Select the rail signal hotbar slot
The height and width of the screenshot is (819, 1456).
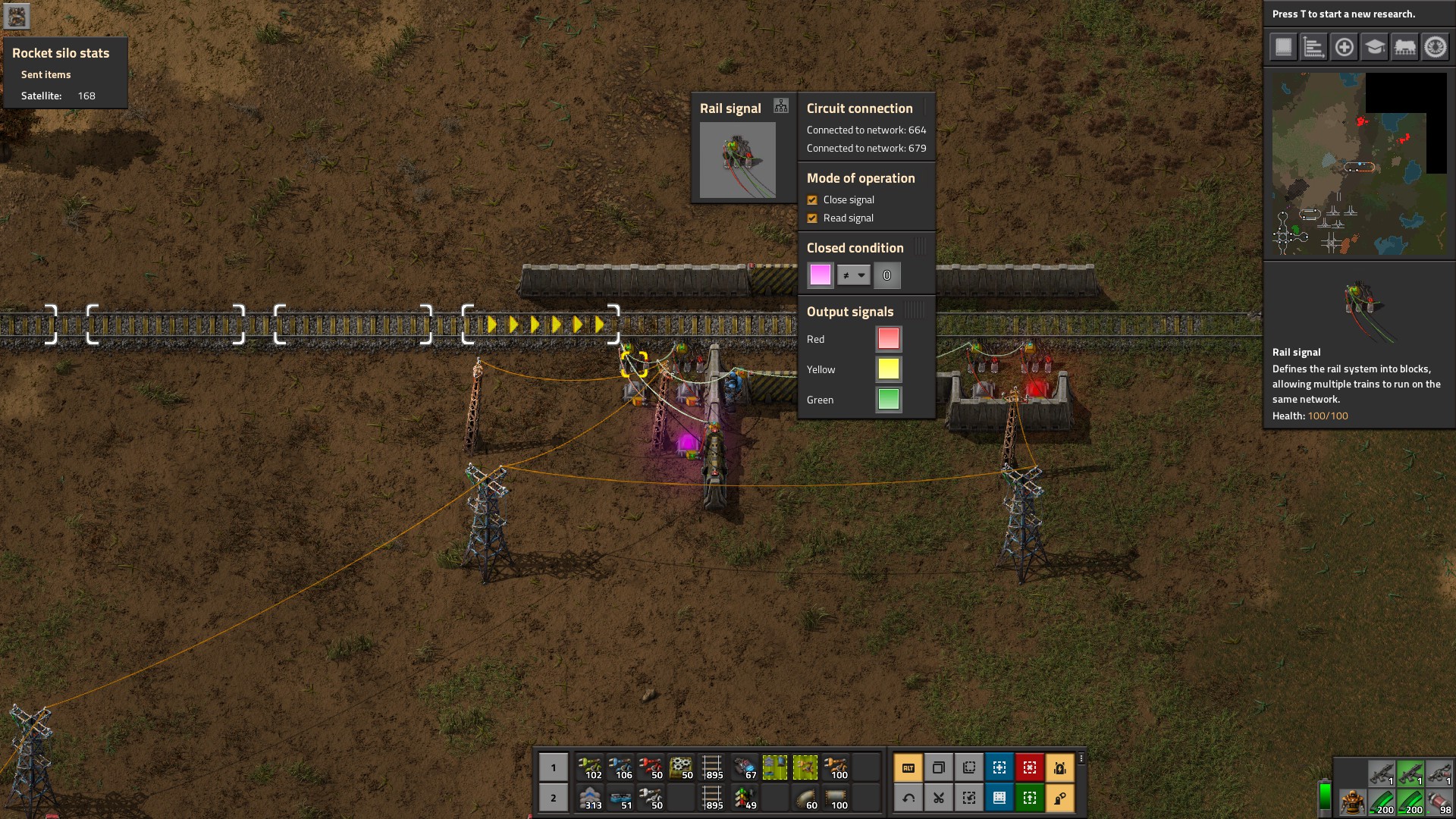[745, 798]
